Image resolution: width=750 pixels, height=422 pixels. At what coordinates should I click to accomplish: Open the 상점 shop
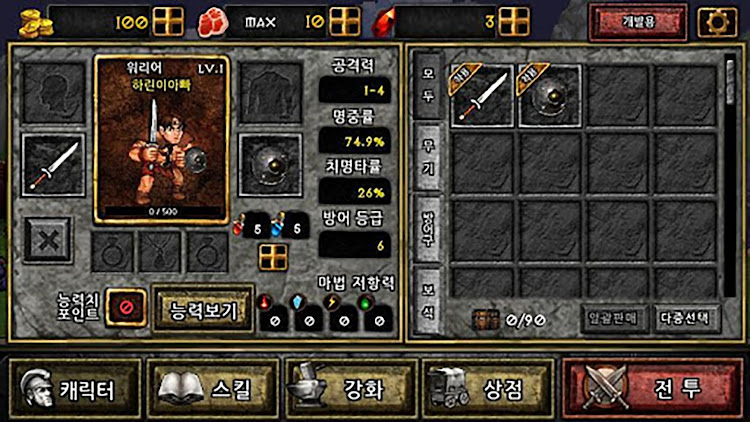[x=487, y=388]
